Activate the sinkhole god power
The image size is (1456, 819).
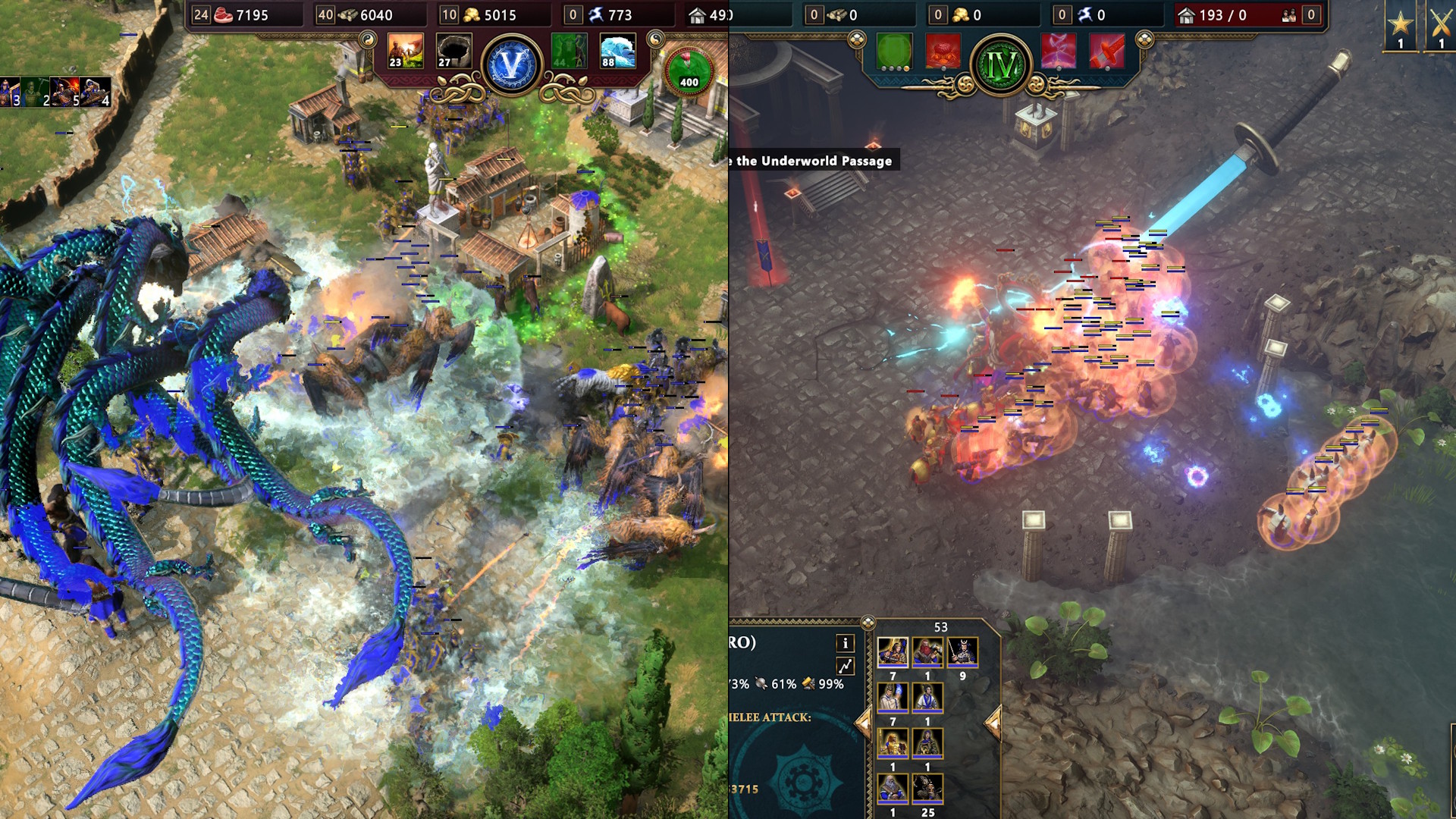click(x=454, y=51)
